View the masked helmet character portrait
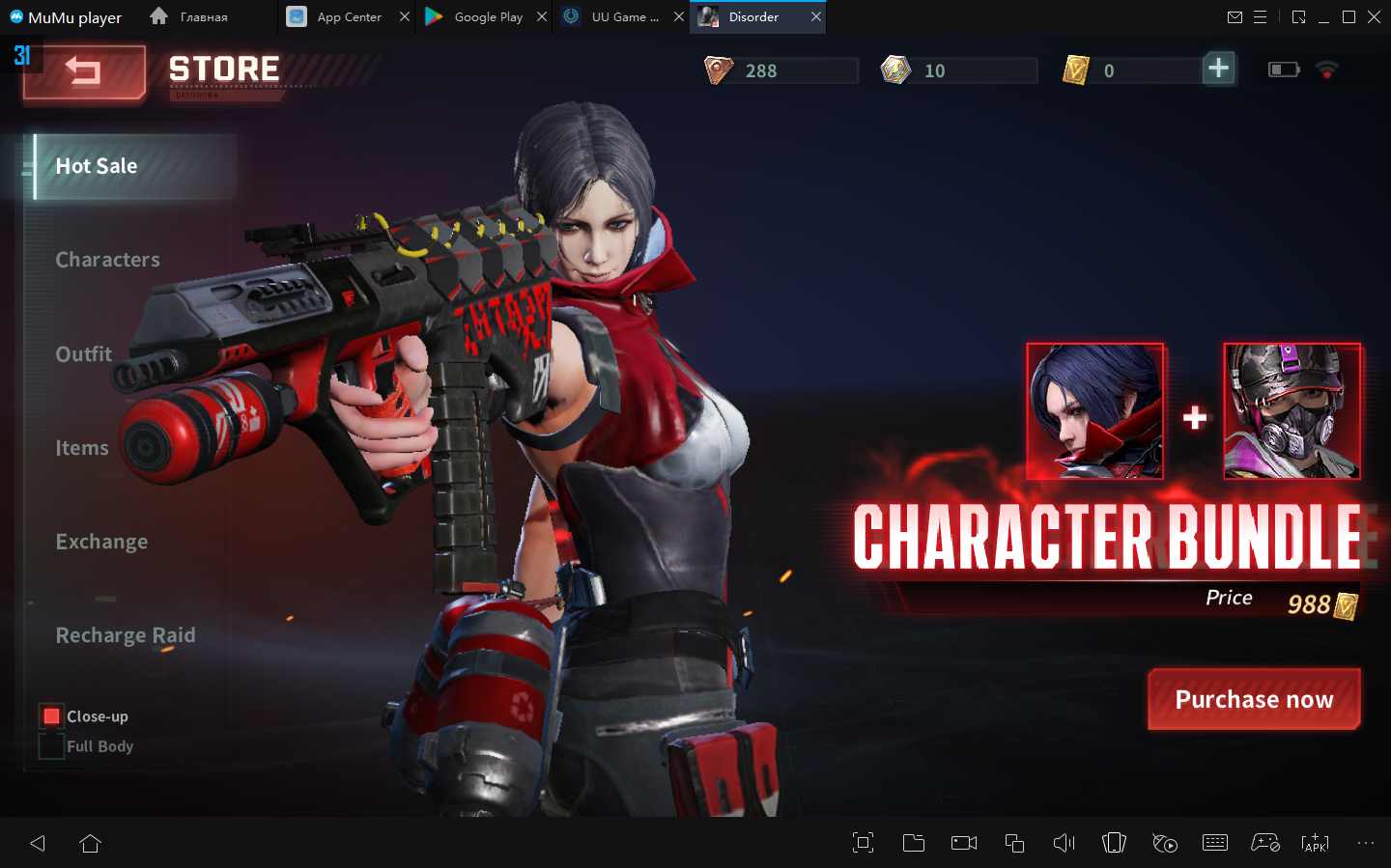1391x868 pixels. (x=1292, y=411)
